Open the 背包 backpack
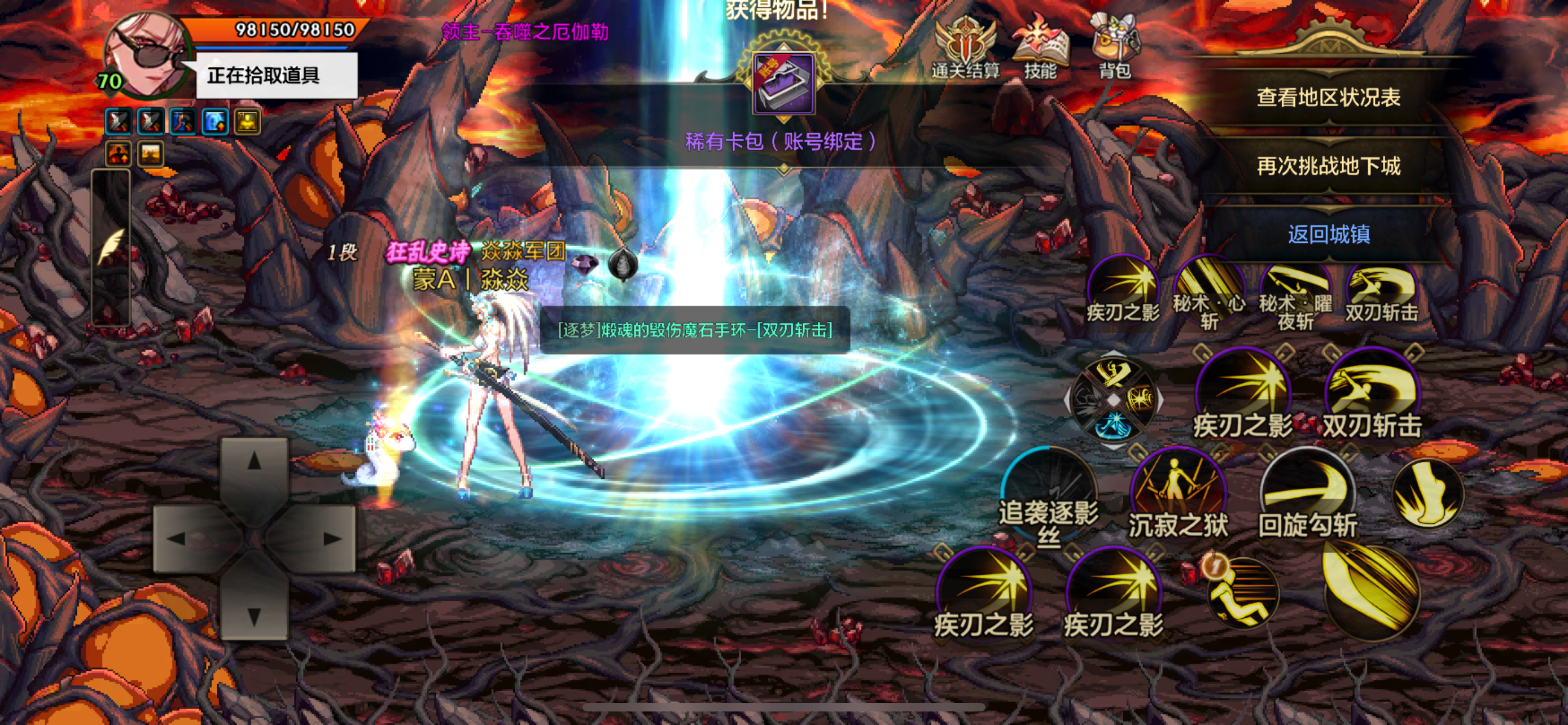1568x725 pixels. pyautogui.click(x=1116, y=42)
